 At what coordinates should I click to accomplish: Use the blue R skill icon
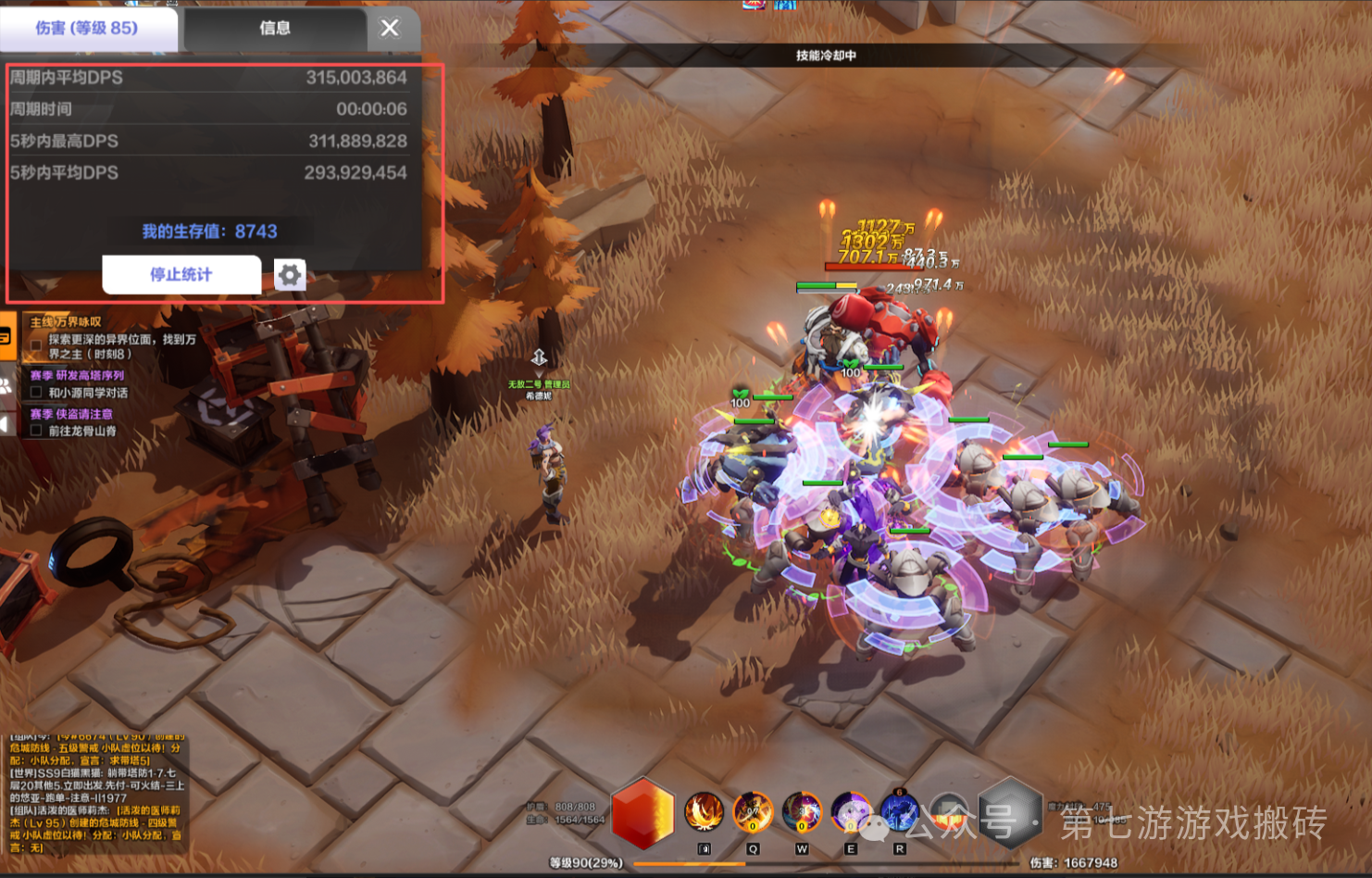click(899, 811)
